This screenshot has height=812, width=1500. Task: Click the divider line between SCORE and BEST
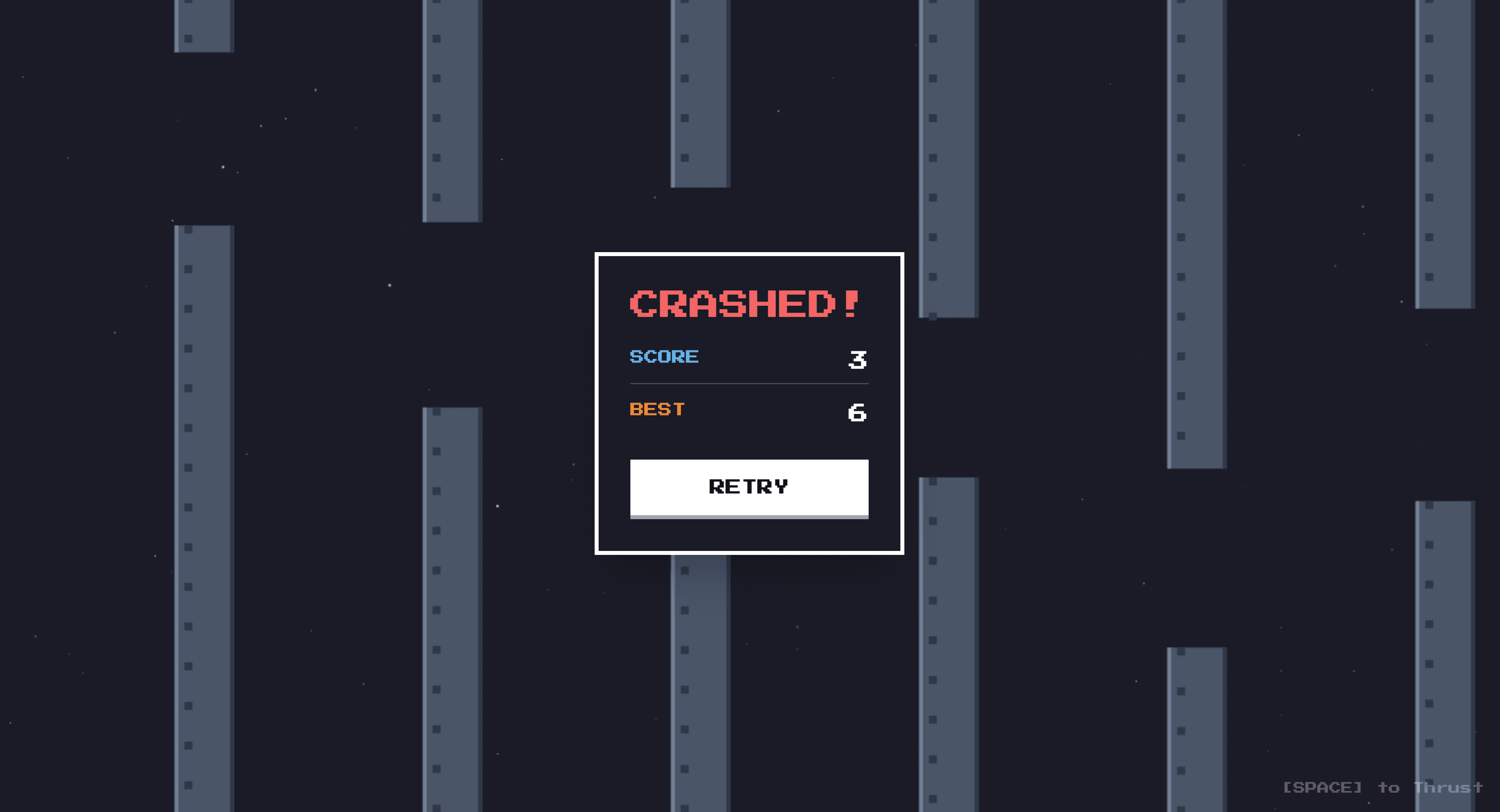(748, 383)
